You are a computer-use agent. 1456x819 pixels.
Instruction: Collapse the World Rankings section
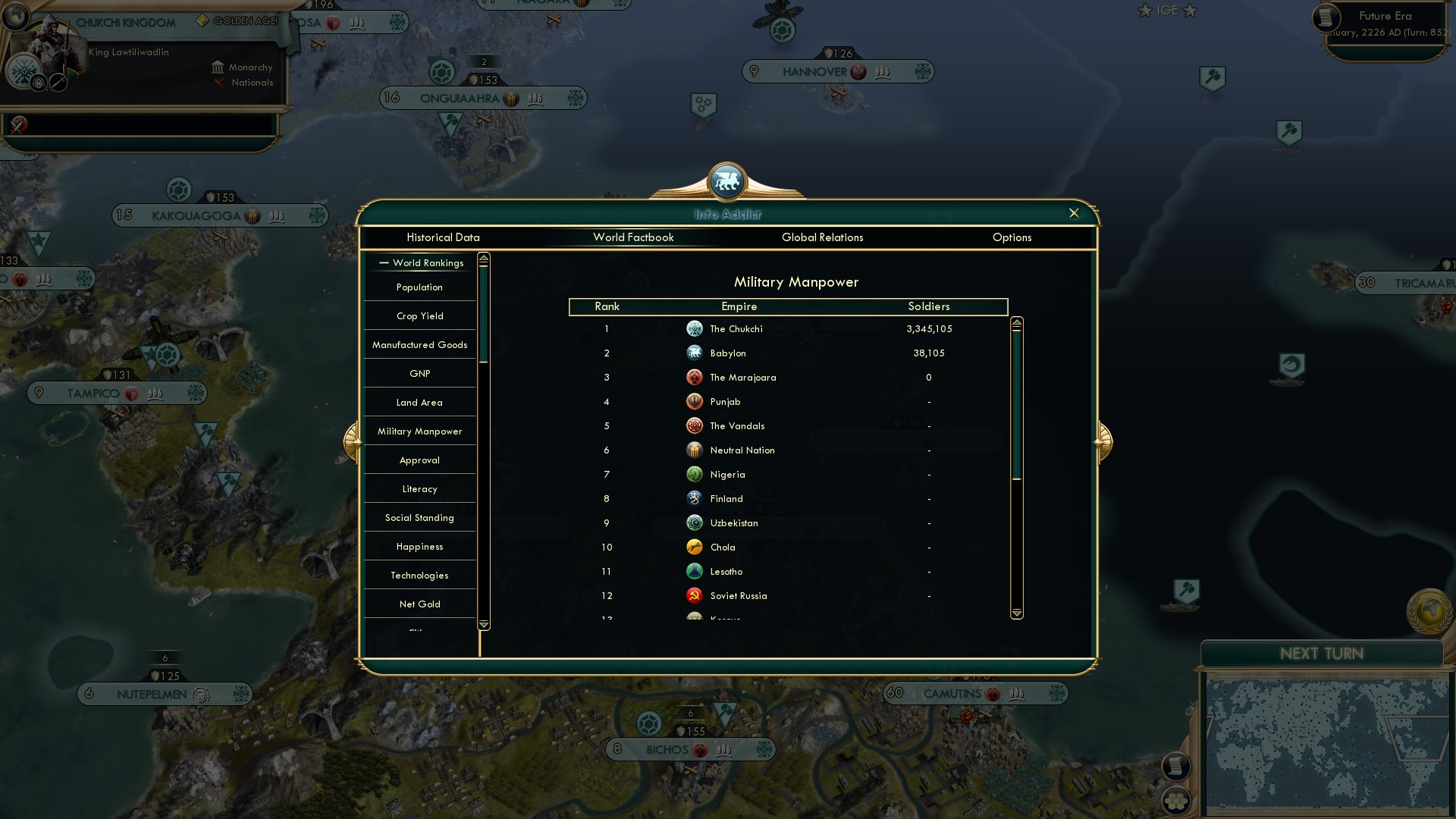click(x=383, y=262)
